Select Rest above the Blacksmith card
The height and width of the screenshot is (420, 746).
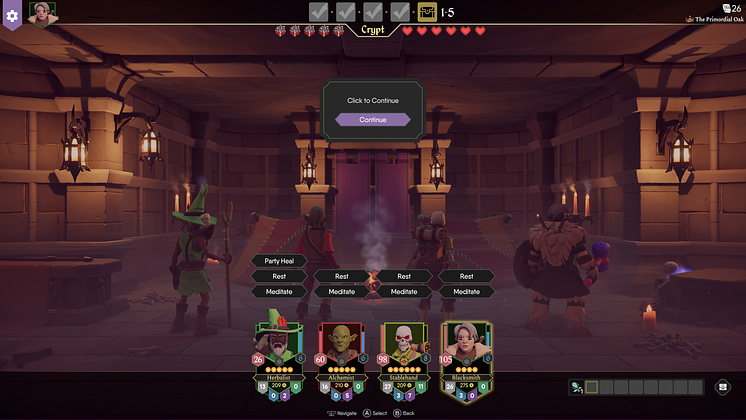466,276
